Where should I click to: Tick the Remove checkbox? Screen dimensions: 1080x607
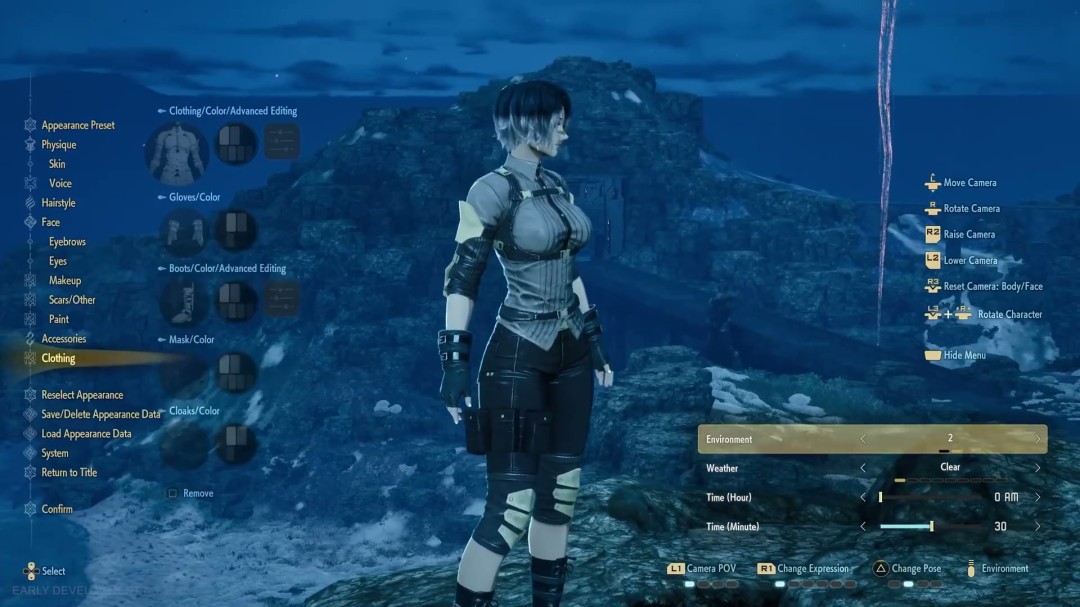(173, 494)
